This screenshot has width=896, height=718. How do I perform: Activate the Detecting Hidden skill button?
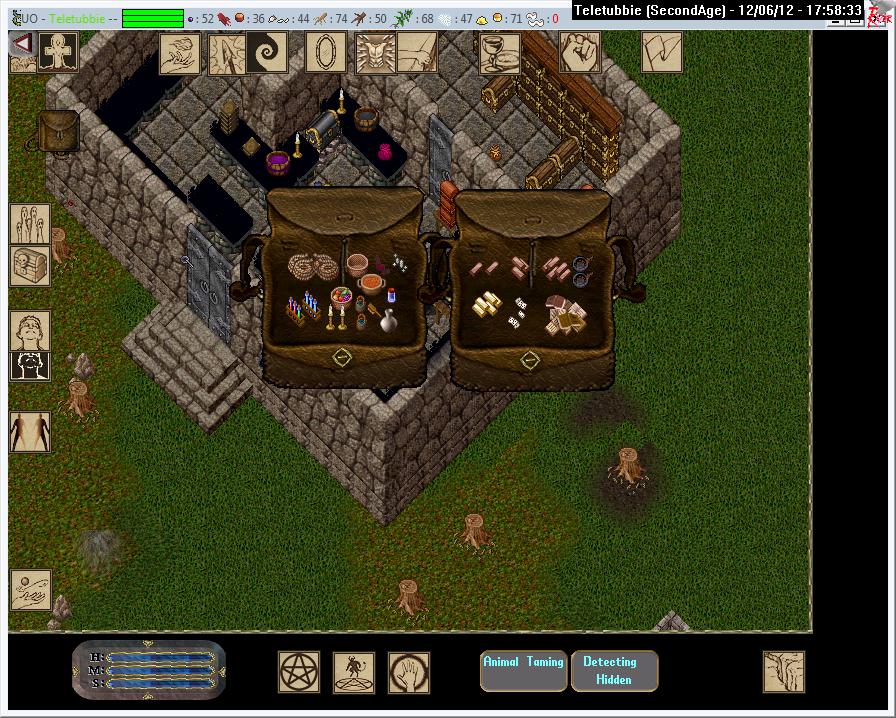point(614,671)
